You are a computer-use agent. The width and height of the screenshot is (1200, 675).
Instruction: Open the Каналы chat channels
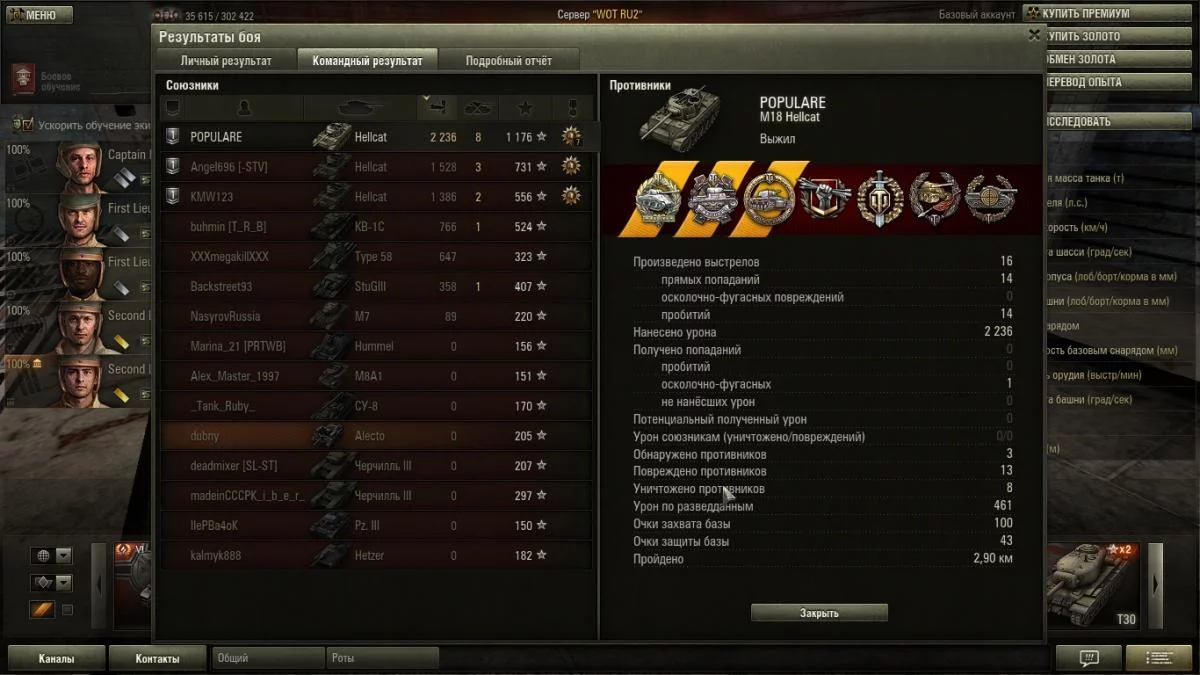coord(56,659)
